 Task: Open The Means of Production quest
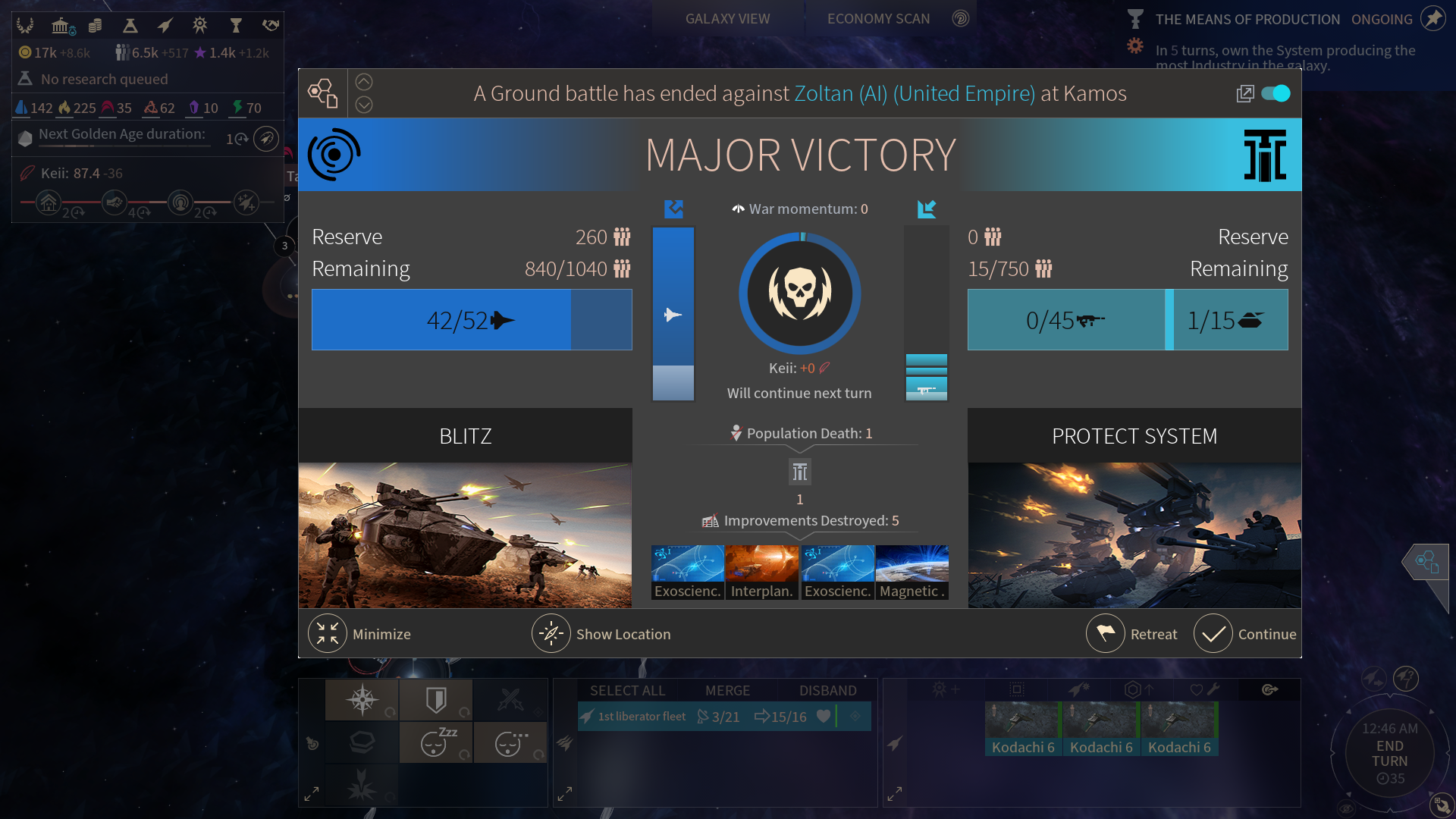coord(1247,20)
